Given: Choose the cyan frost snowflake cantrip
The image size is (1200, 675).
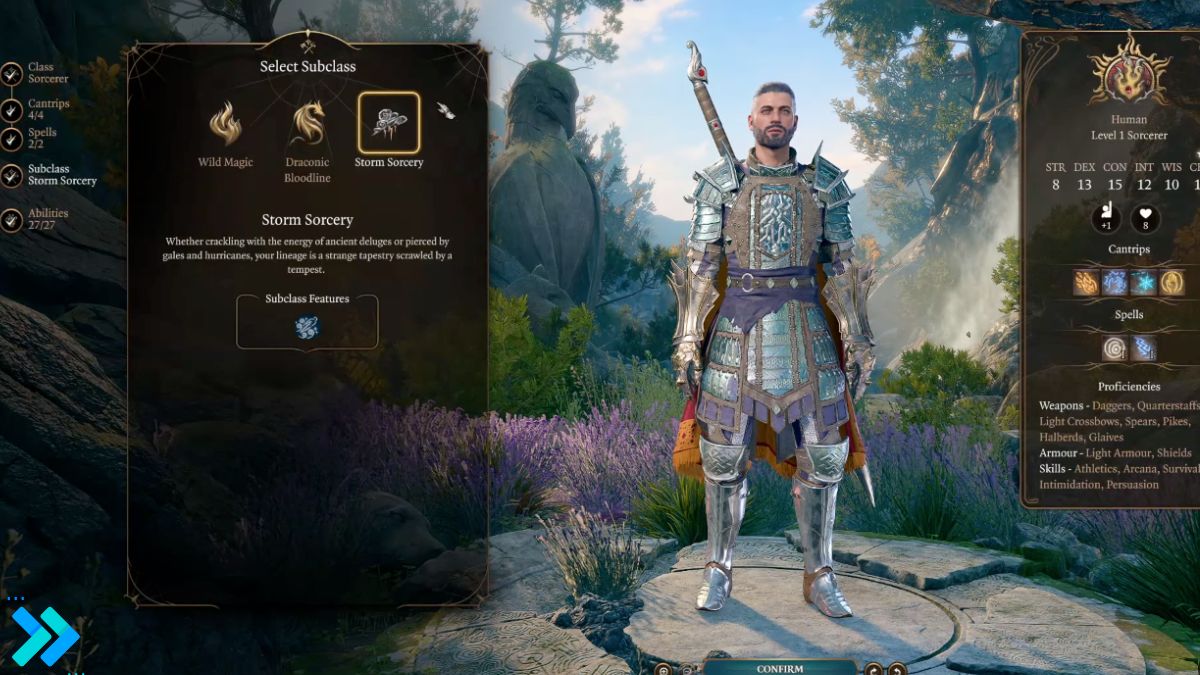Looking at the screenshot, I should click(1143, 283).
